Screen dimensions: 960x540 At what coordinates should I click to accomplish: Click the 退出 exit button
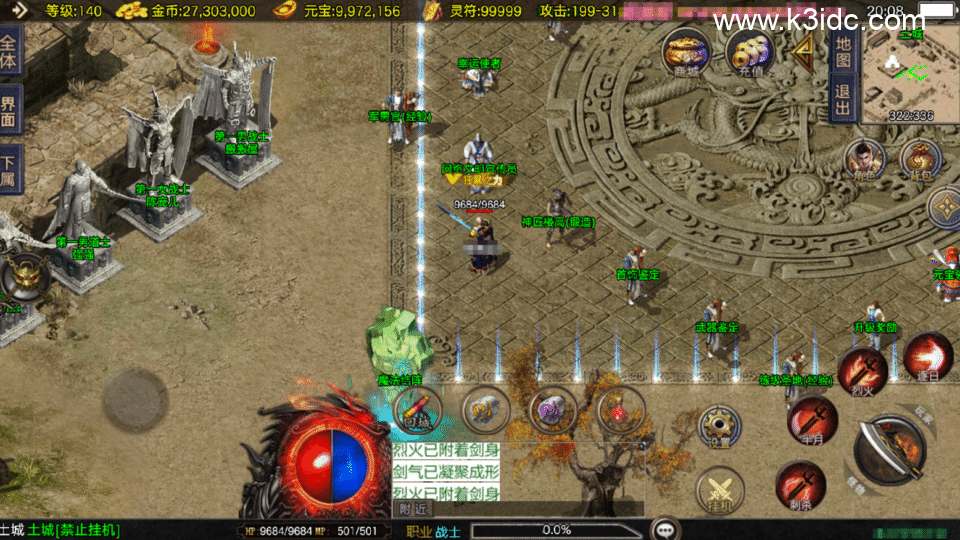click(843, 101)
